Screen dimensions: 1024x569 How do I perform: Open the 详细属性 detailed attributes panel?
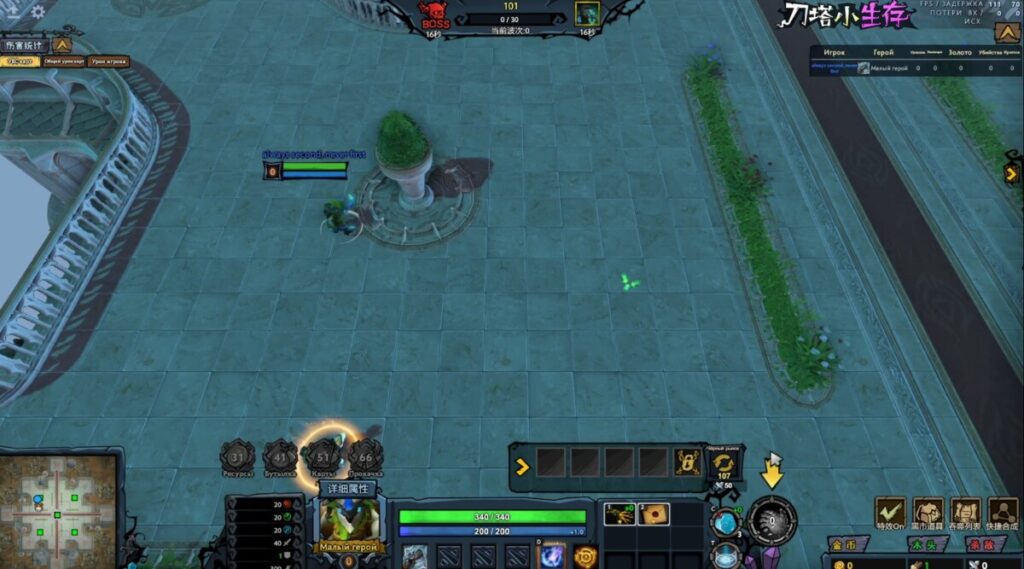pos(348,489)
